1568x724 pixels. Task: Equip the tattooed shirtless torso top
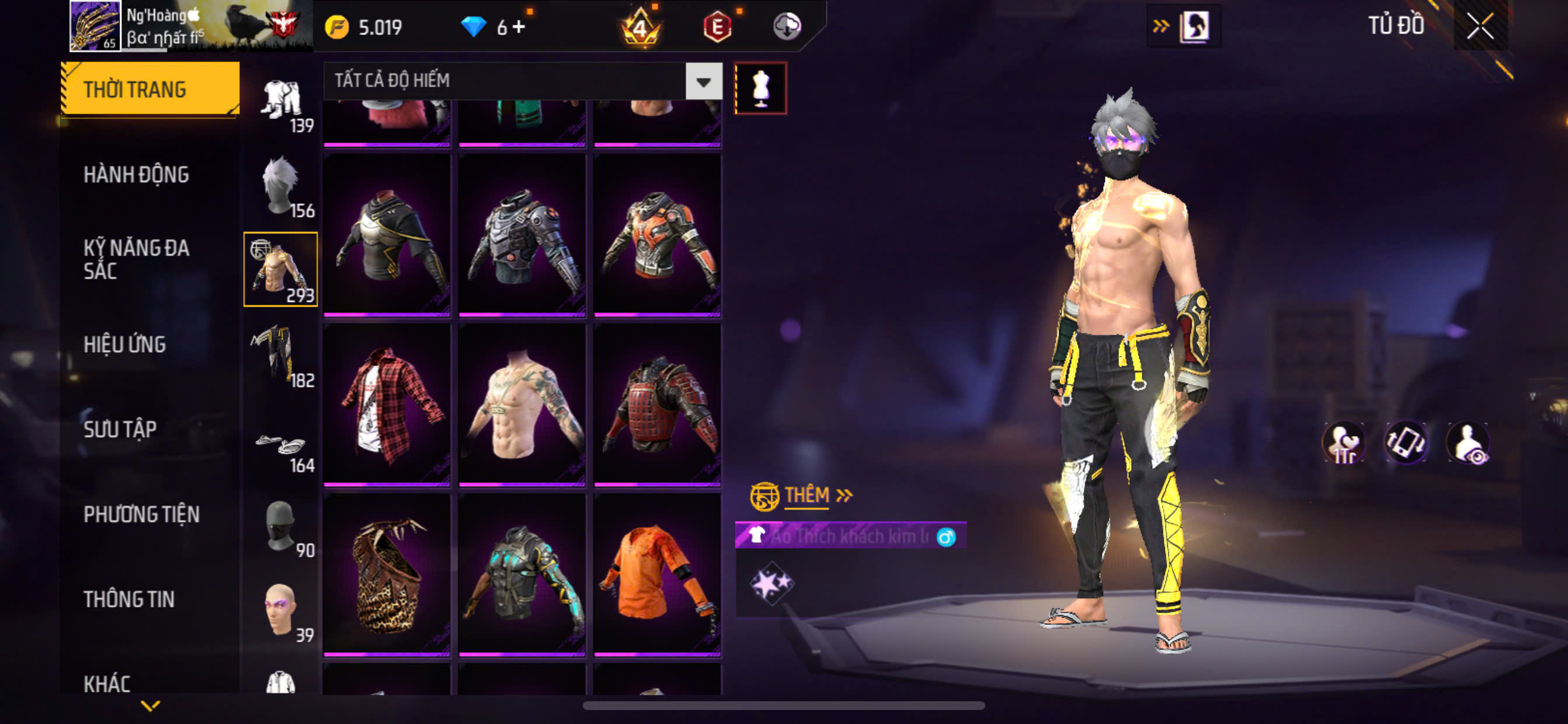click(522, 403)
